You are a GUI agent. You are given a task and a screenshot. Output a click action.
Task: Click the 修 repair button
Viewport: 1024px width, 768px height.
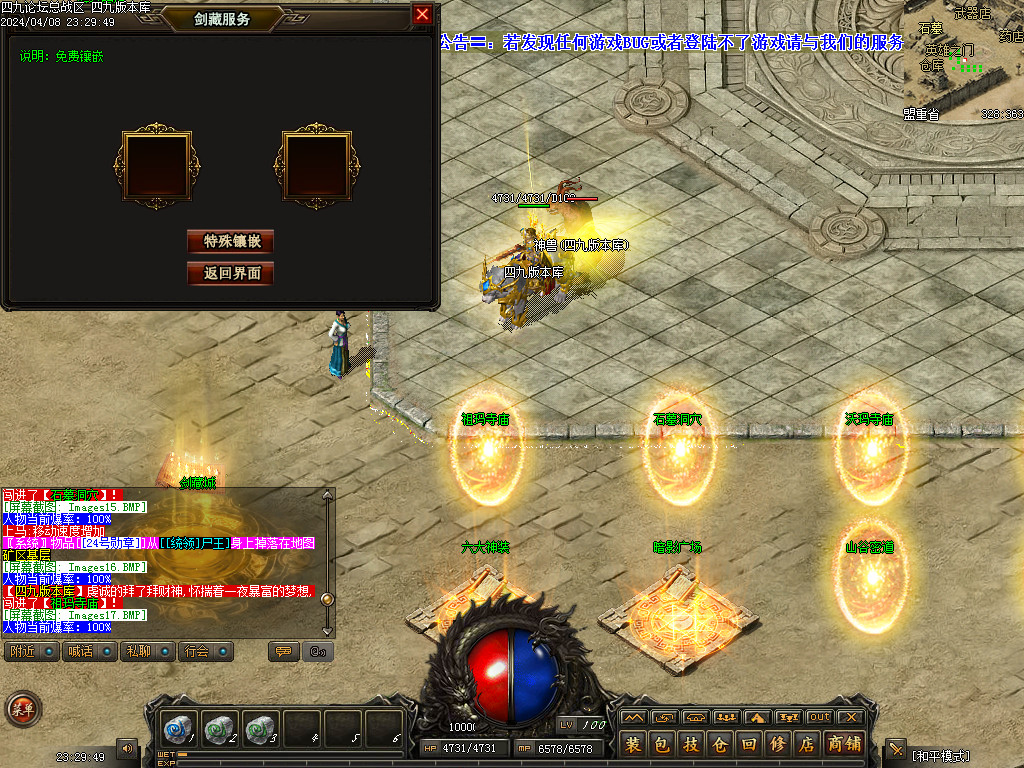[778, 744]
